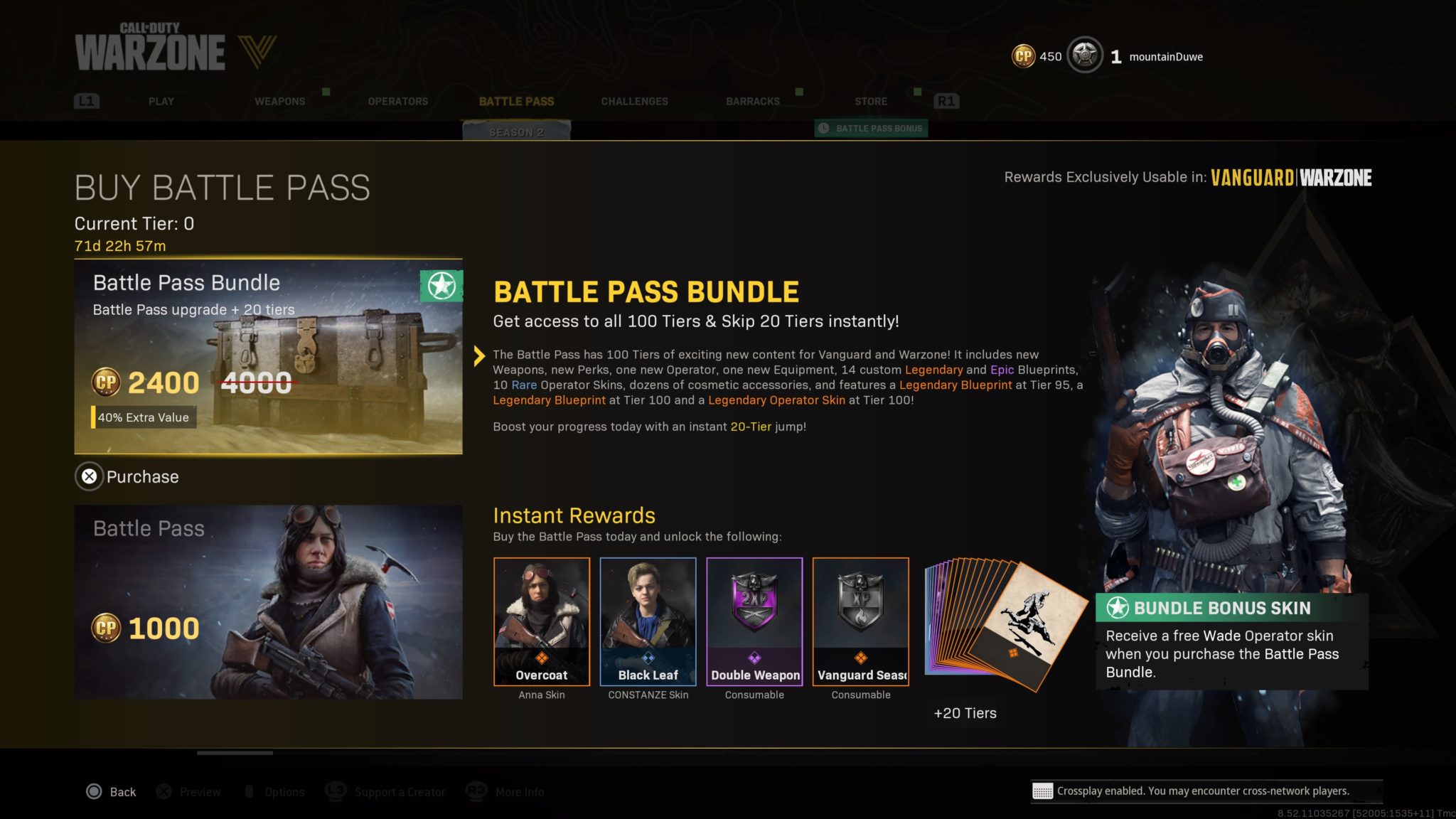Screen dimensions: 1456x819
Task: Click the Black Leaf CONSTANZE Skin card
Action: [x=648, y=622]
